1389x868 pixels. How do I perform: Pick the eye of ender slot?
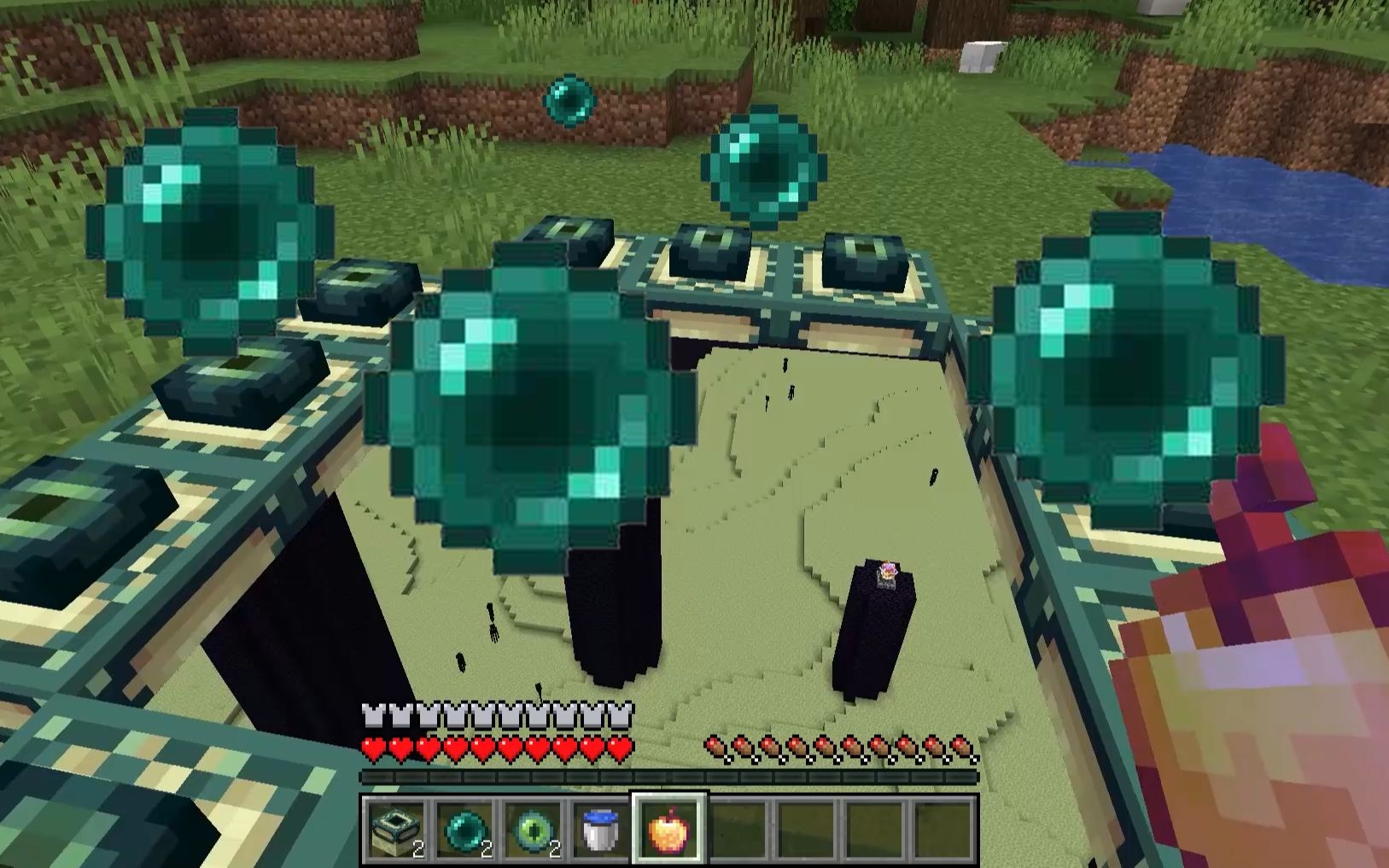click(x=534, y=829)
